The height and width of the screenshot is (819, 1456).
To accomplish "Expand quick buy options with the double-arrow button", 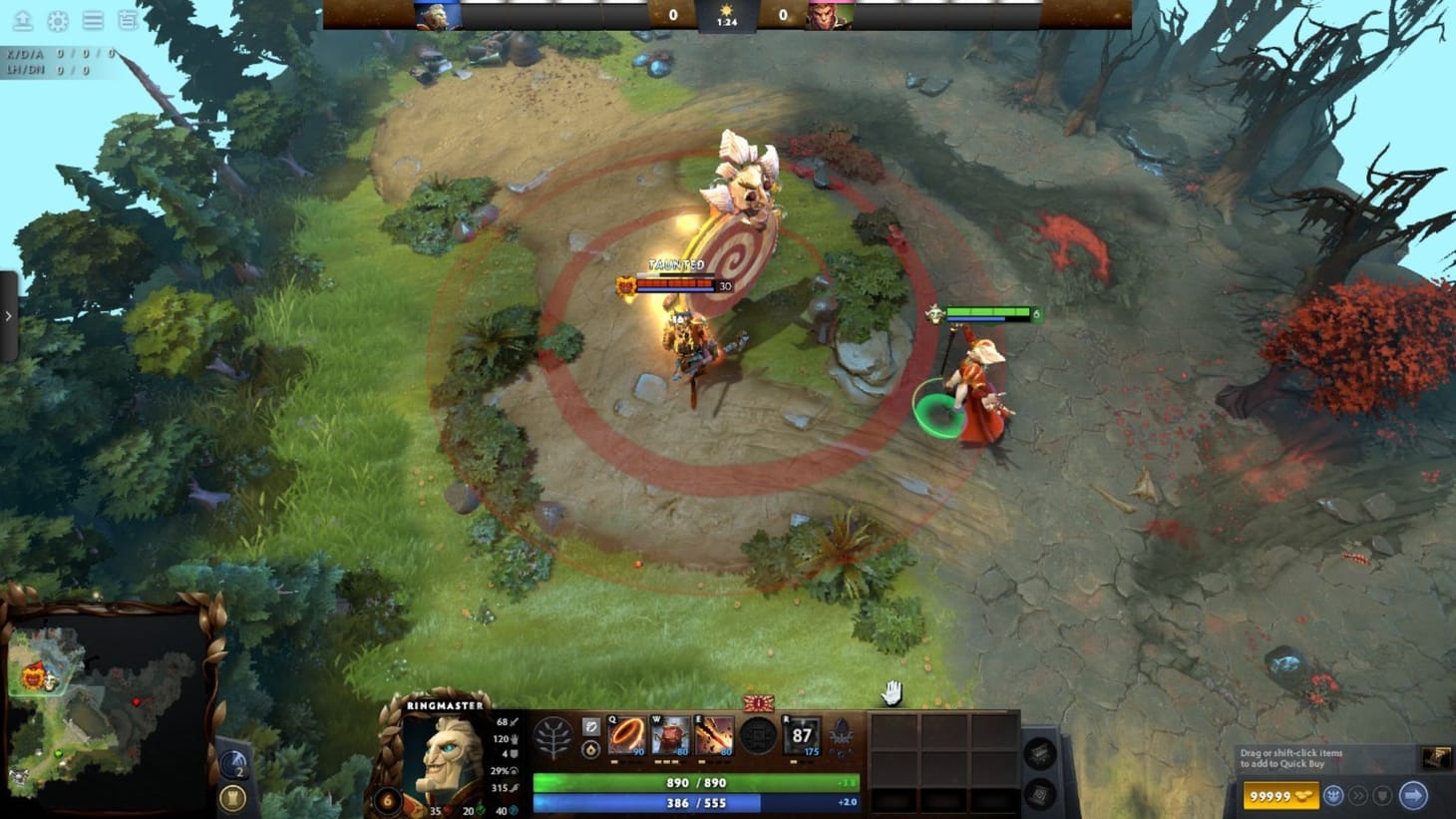I will point(1360,795).
